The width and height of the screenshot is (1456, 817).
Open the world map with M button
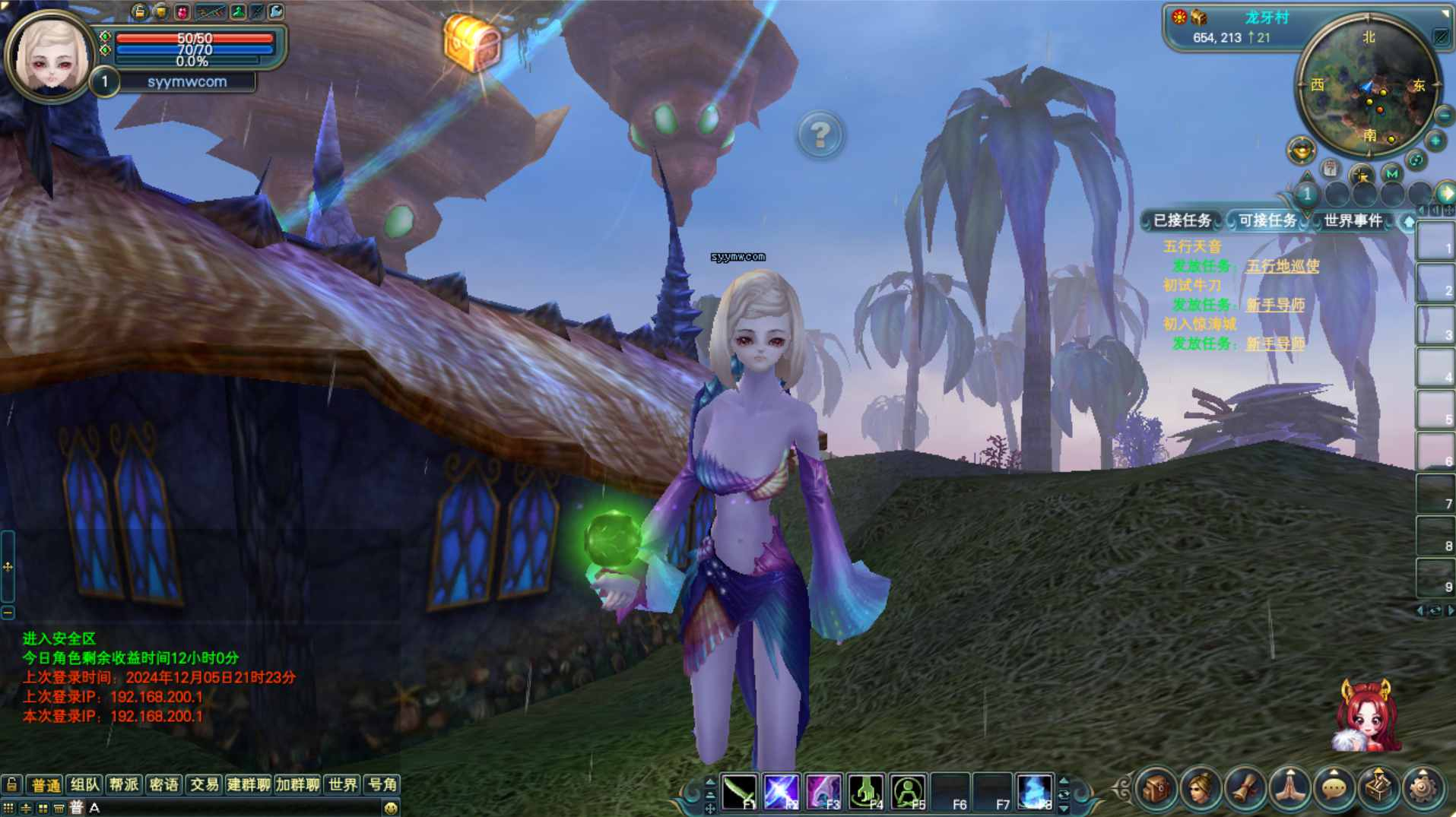tap(1391, 173)
